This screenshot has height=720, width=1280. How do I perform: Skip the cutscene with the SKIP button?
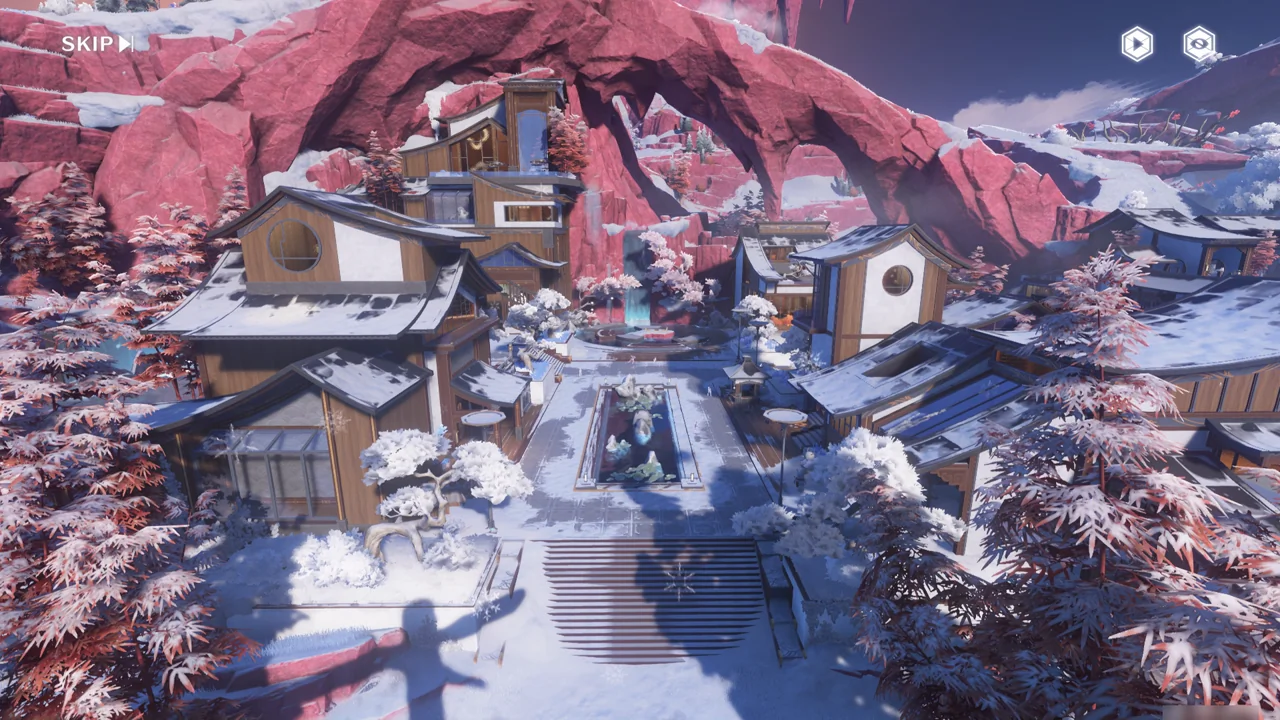(97, 44)
